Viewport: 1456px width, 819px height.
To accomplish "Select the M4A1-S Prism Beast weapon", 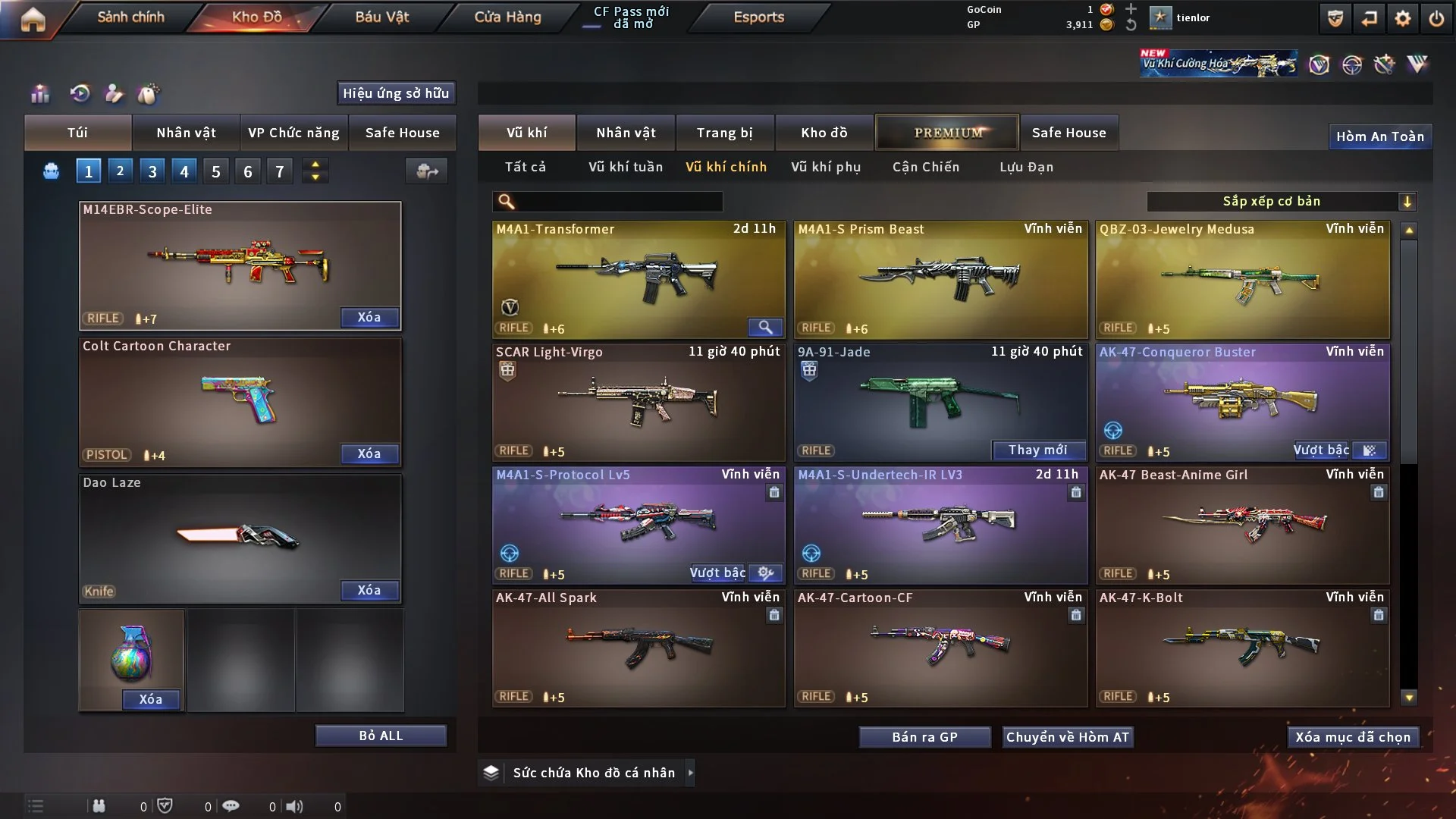I will click(x=940, y=279).
